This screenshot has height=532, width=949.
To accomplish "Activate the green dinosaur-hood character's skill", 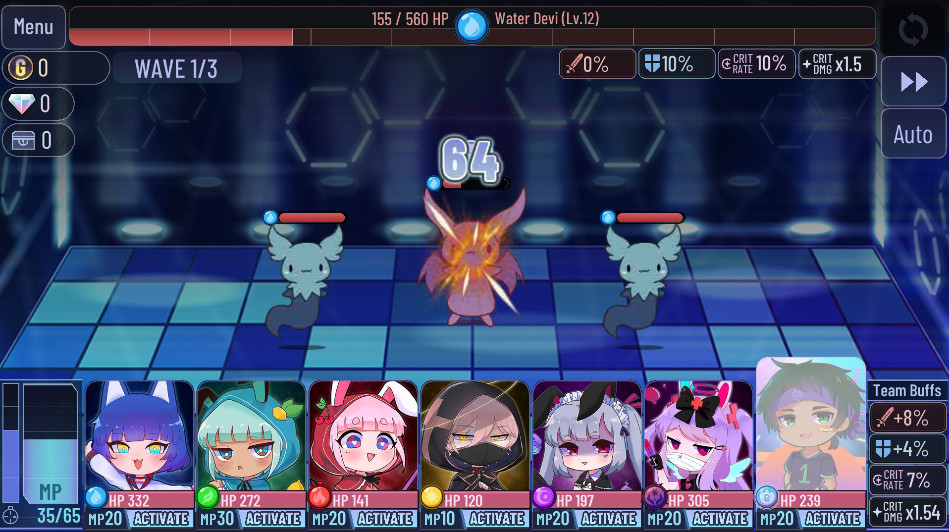I will [272, 519].
